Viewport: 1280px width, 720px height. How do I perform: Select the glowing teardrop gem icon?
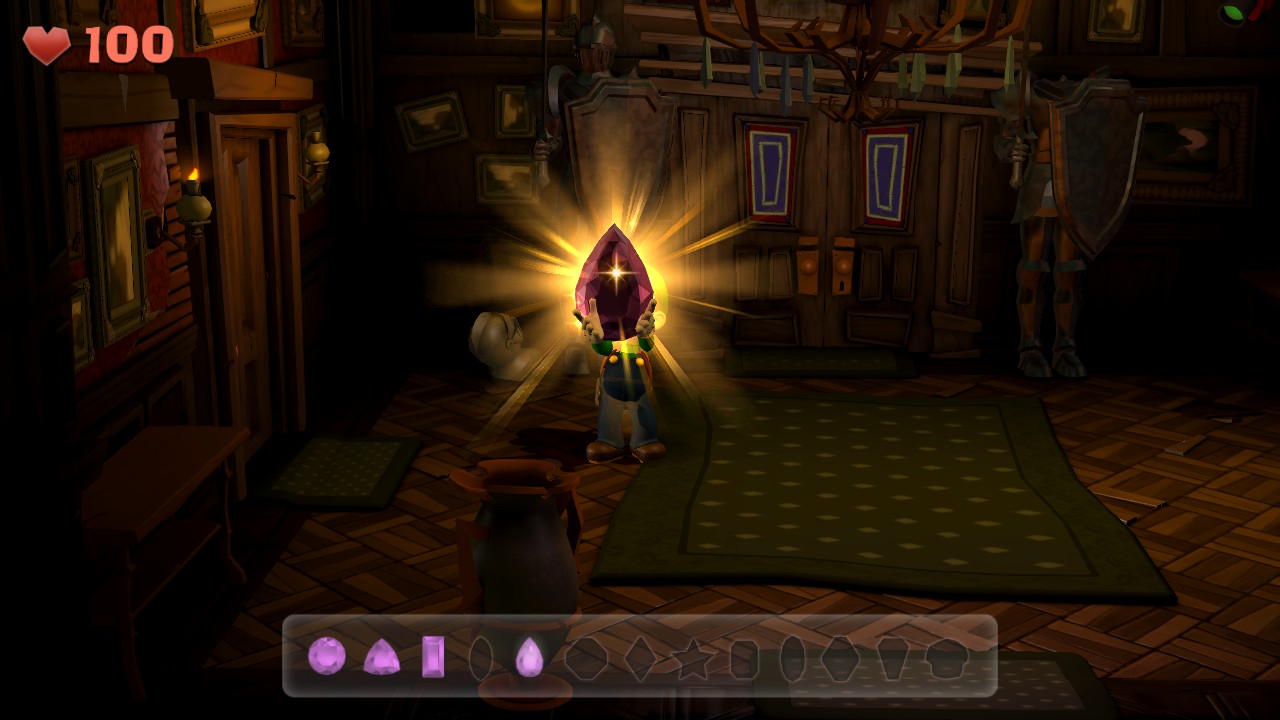tap(529, 655)
